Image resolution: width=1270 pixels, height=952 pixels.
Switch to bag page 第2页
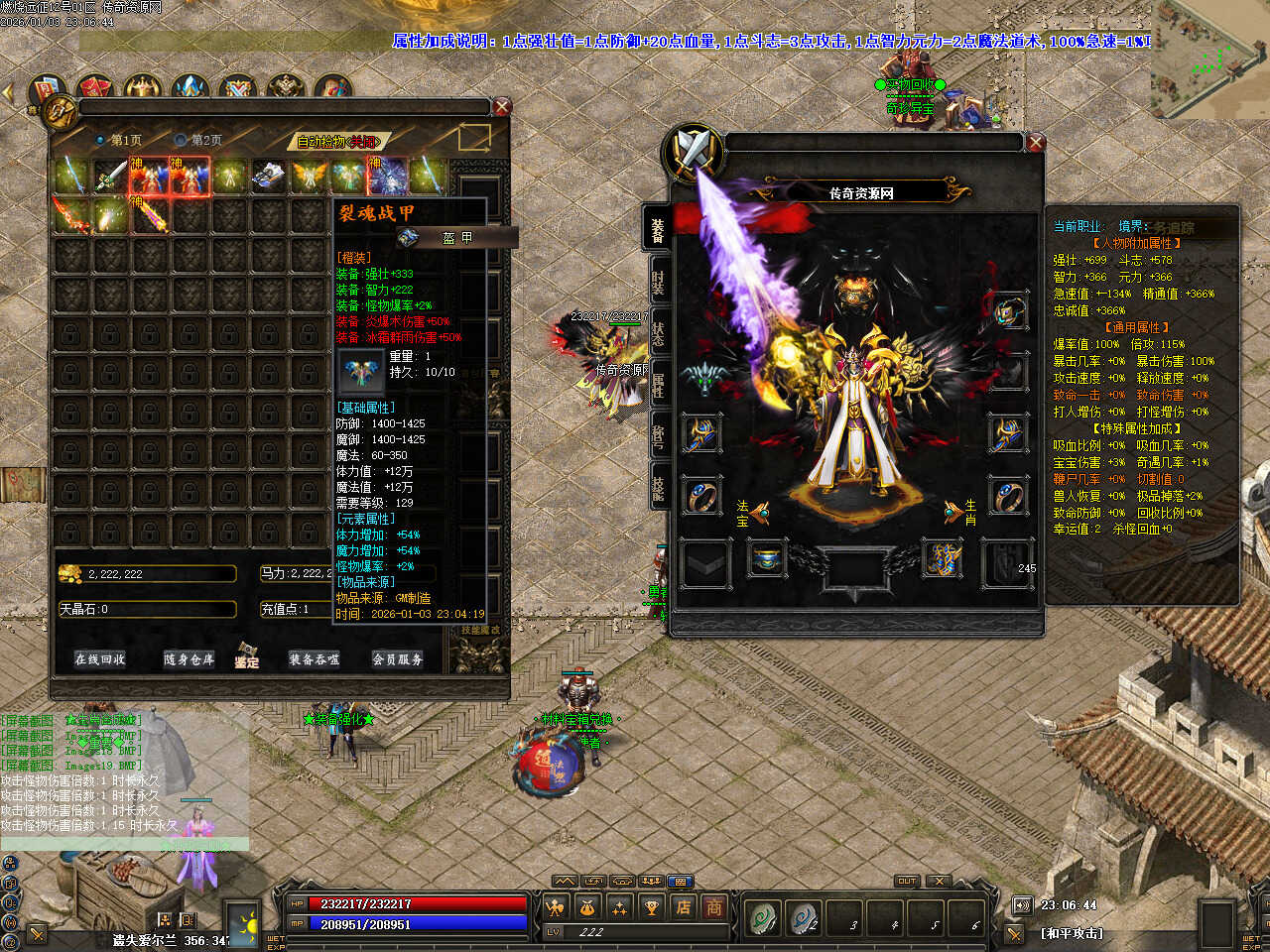199,141
